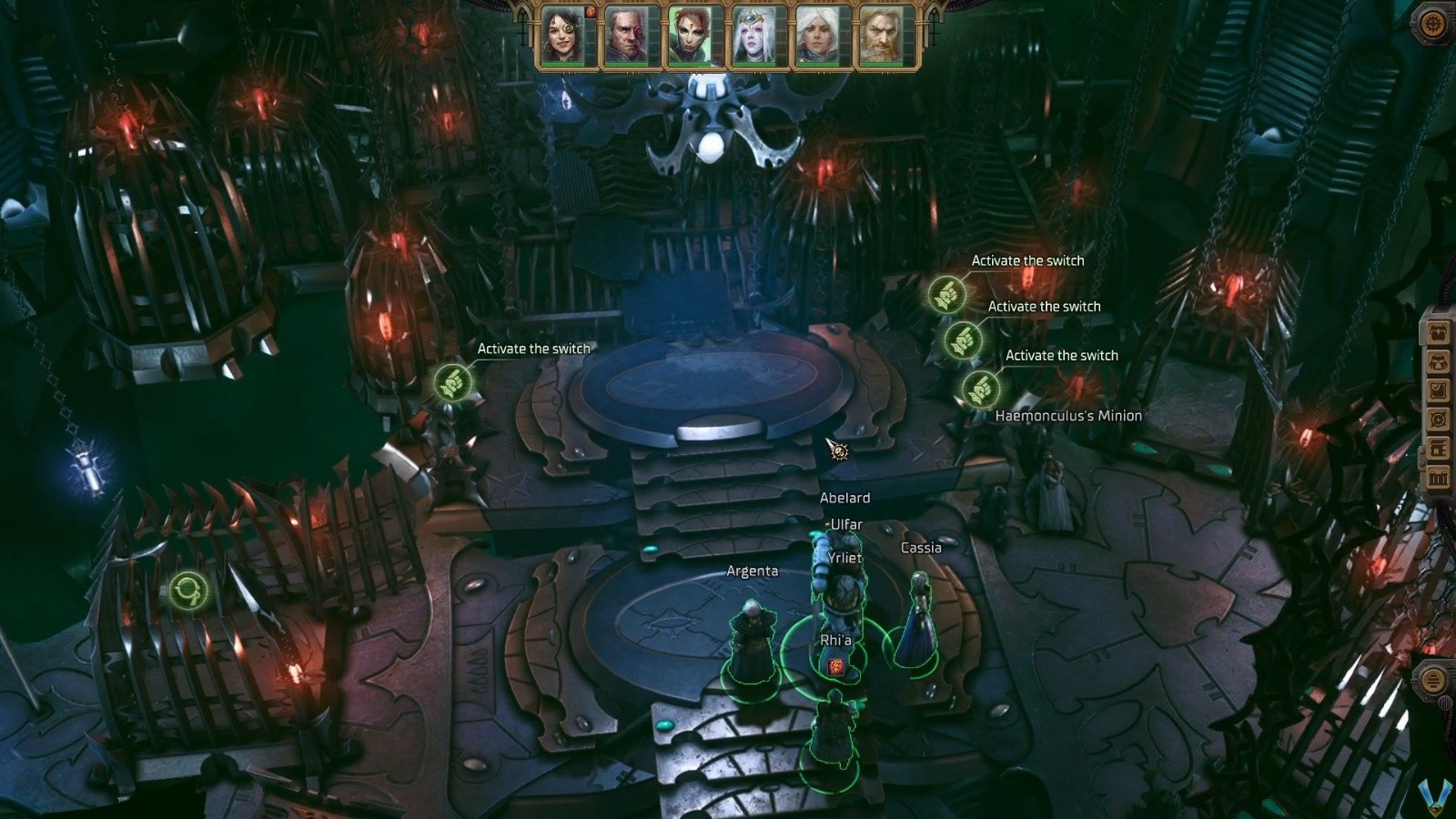Image resolution: width=1456 pixels, height=819 pixels.
Task: Open the quest journal sidebar icon
Action: tap(1439, 389)
